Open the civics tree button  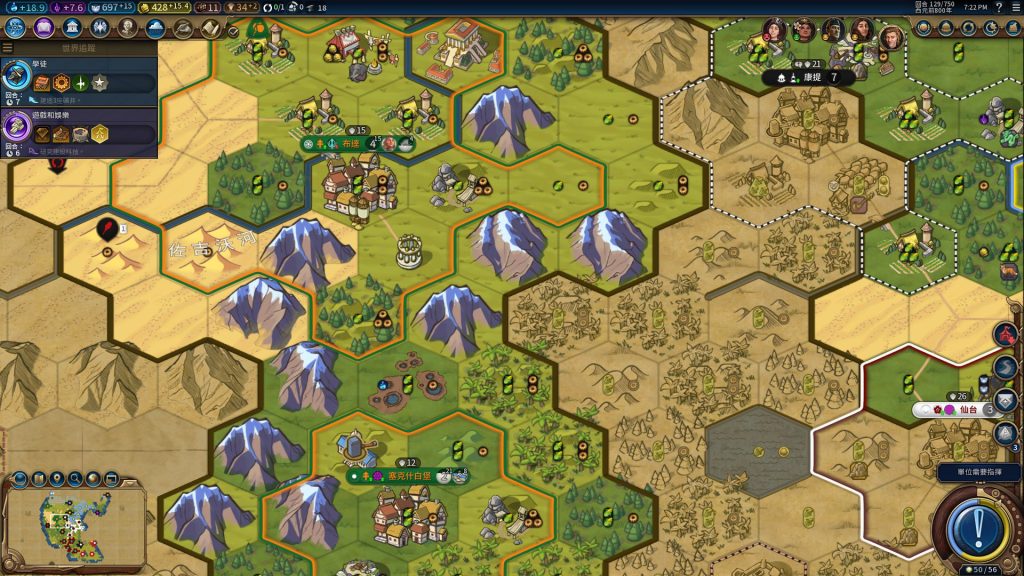click(x=43, y=28)
